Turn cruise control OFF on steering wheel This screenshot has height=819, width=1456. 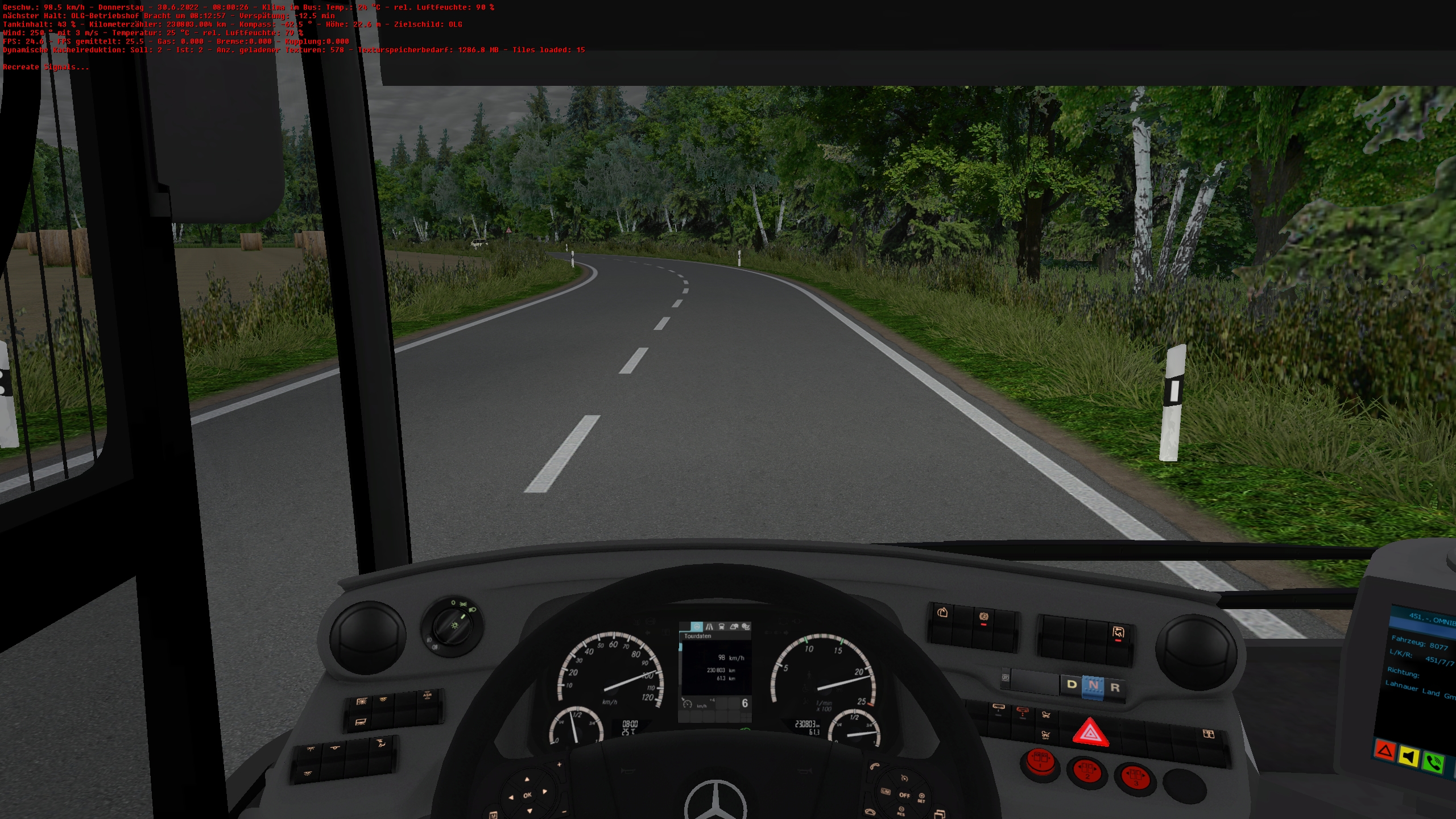[x=904, y=795]
